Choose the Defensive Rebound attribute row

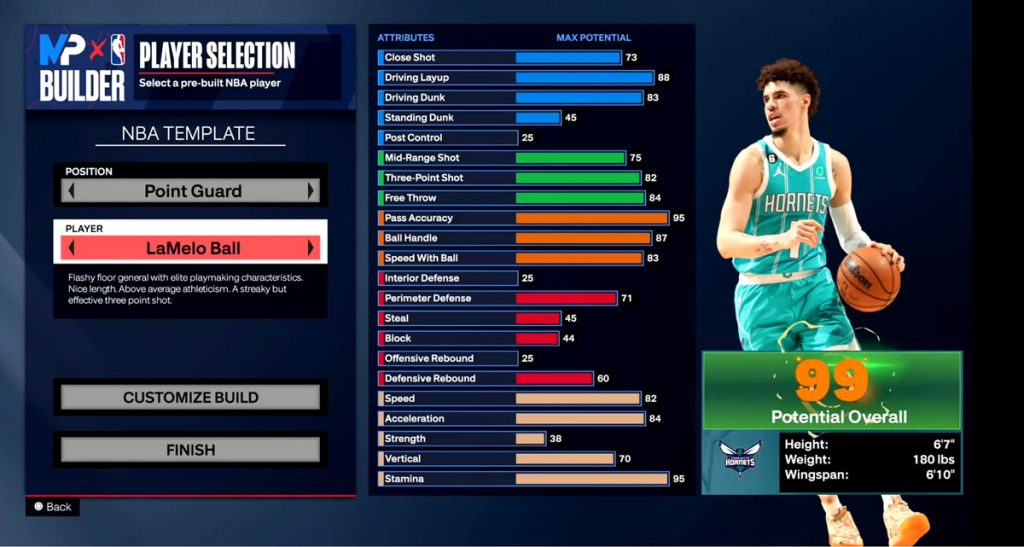coord(522,378)
